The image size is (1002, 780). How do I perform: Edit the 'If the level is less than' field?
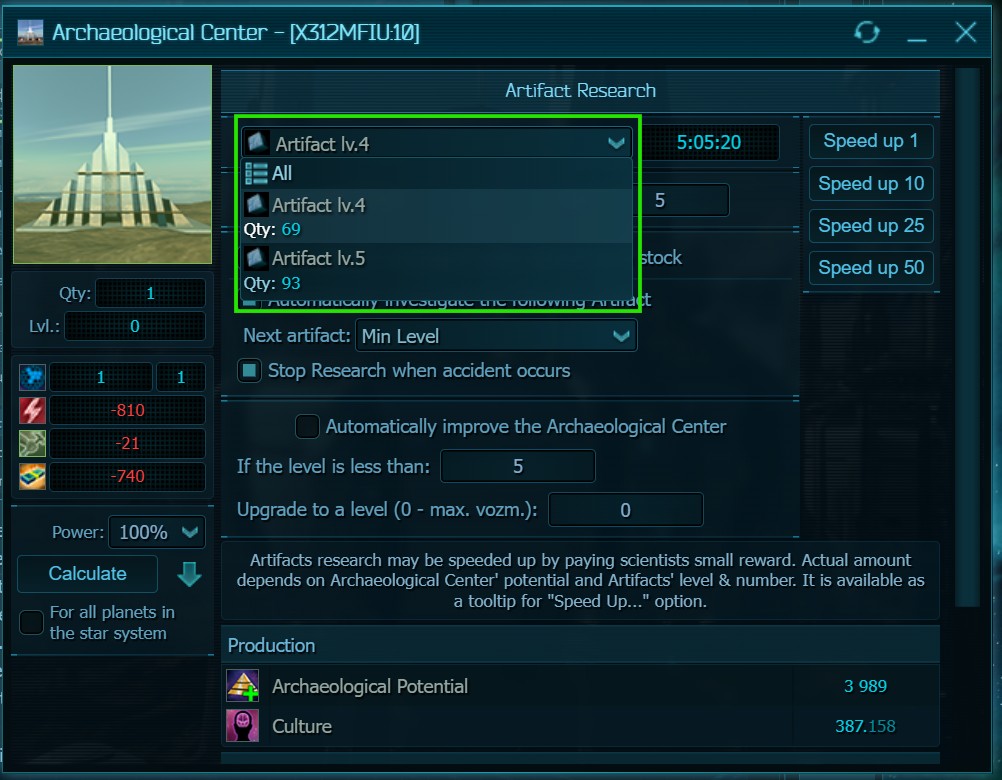click(x=517, y=466)
